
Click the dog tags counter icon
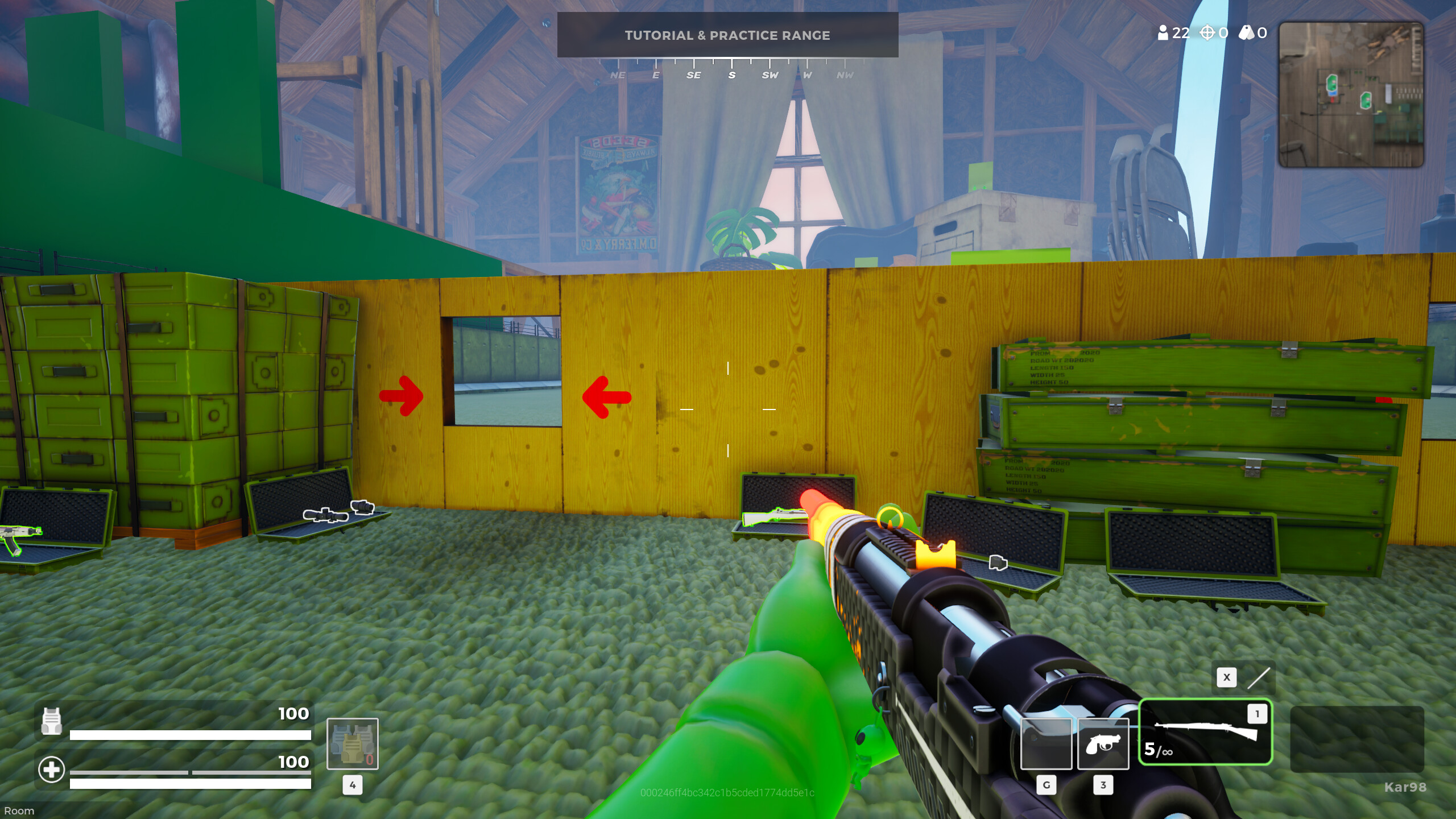click(1246, 34)
